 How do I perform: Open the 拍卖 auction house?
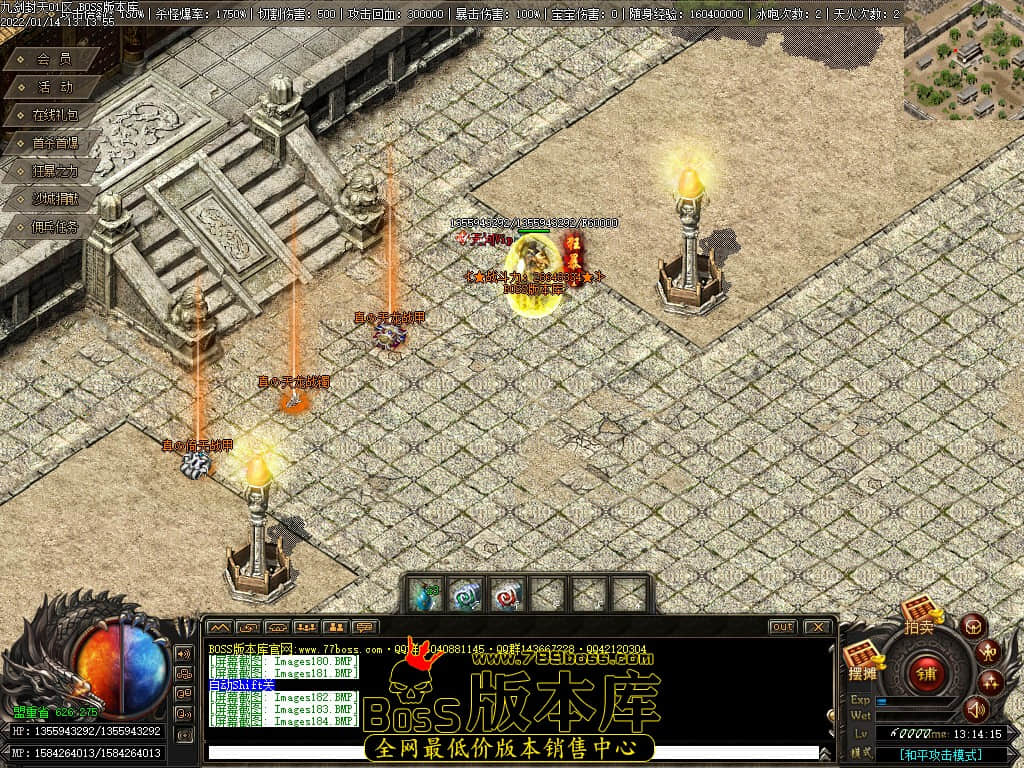click(919, 614)
